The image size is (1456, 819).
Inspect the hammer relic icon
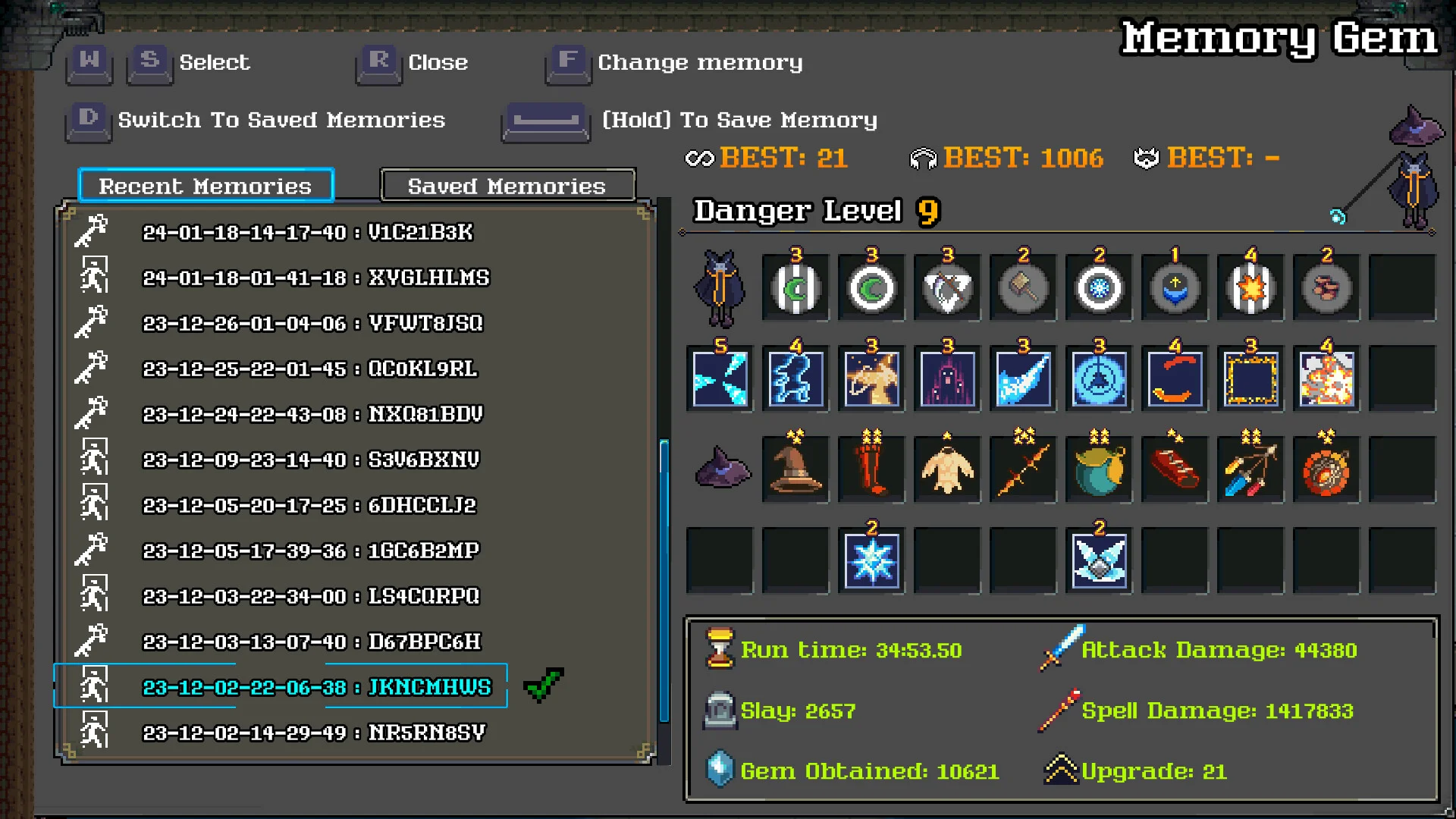1023,288
